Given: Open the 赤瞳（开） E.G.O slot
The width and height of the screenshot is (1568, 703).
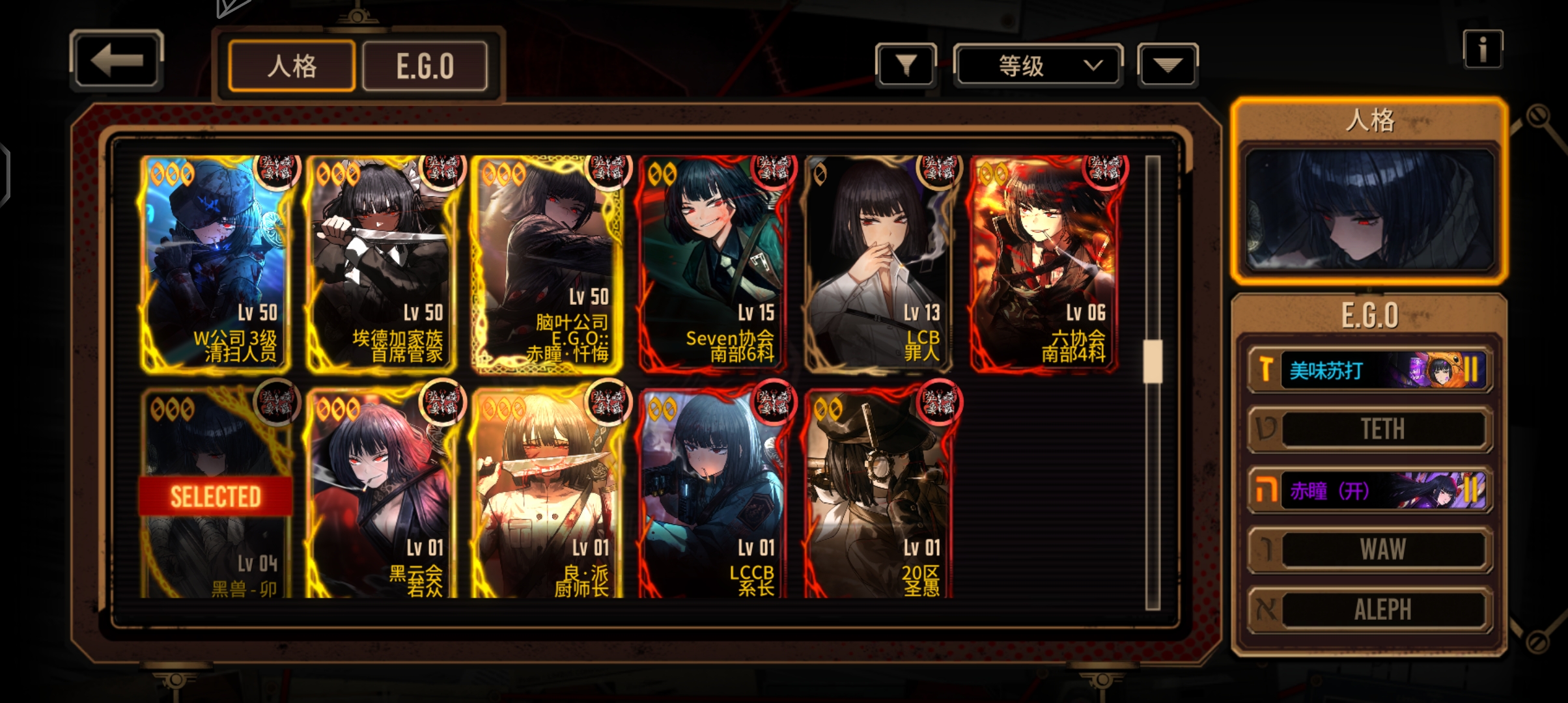Looking at the screenshot, I should 1370,490.
